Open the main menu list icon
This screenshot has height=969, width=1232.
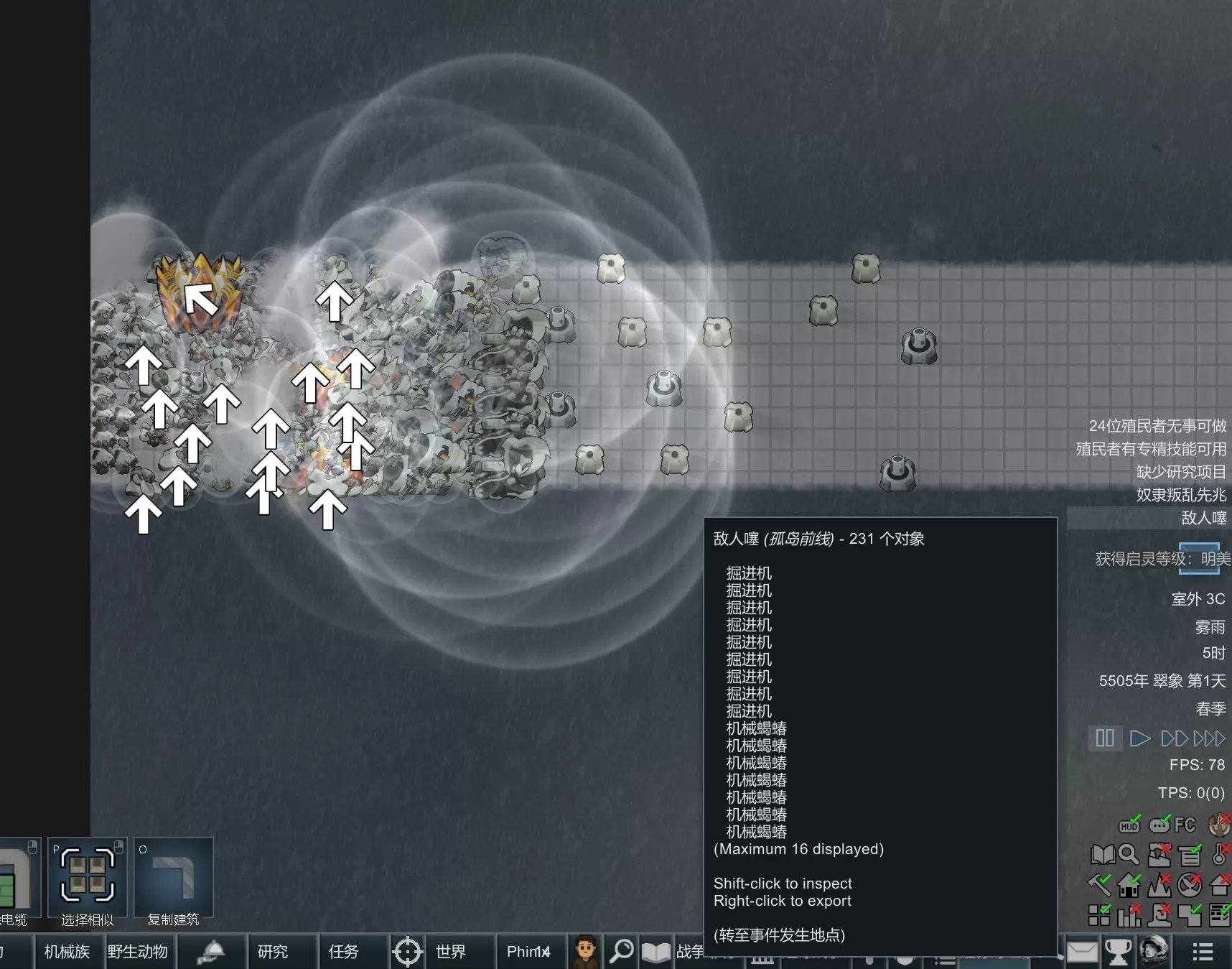pos(1203,952)
